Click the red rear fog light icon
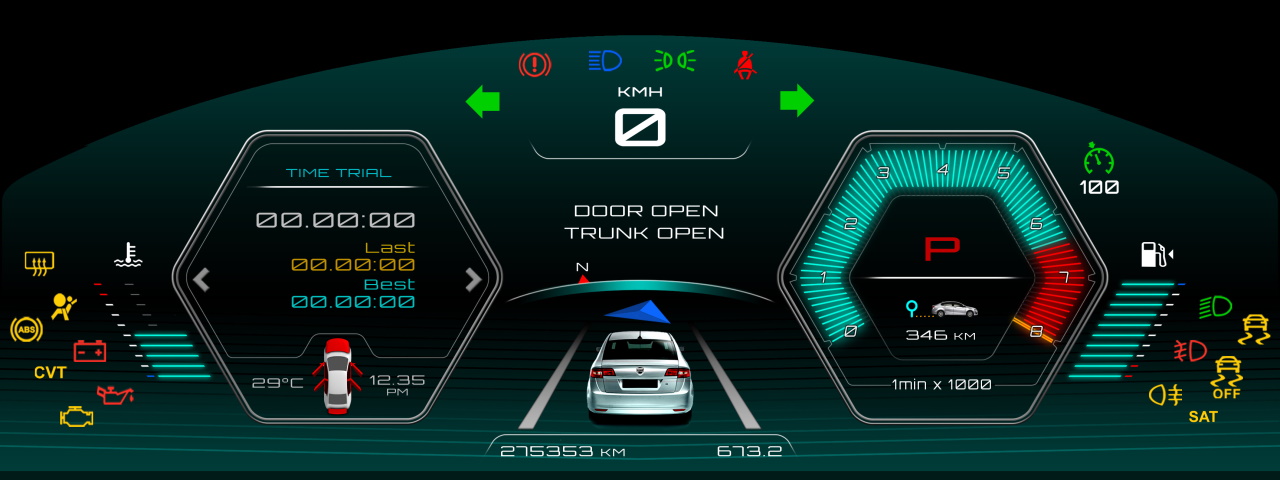The width and height of the screenshot is (1280, 480). pyautogui.click(x=1190, y=351)
